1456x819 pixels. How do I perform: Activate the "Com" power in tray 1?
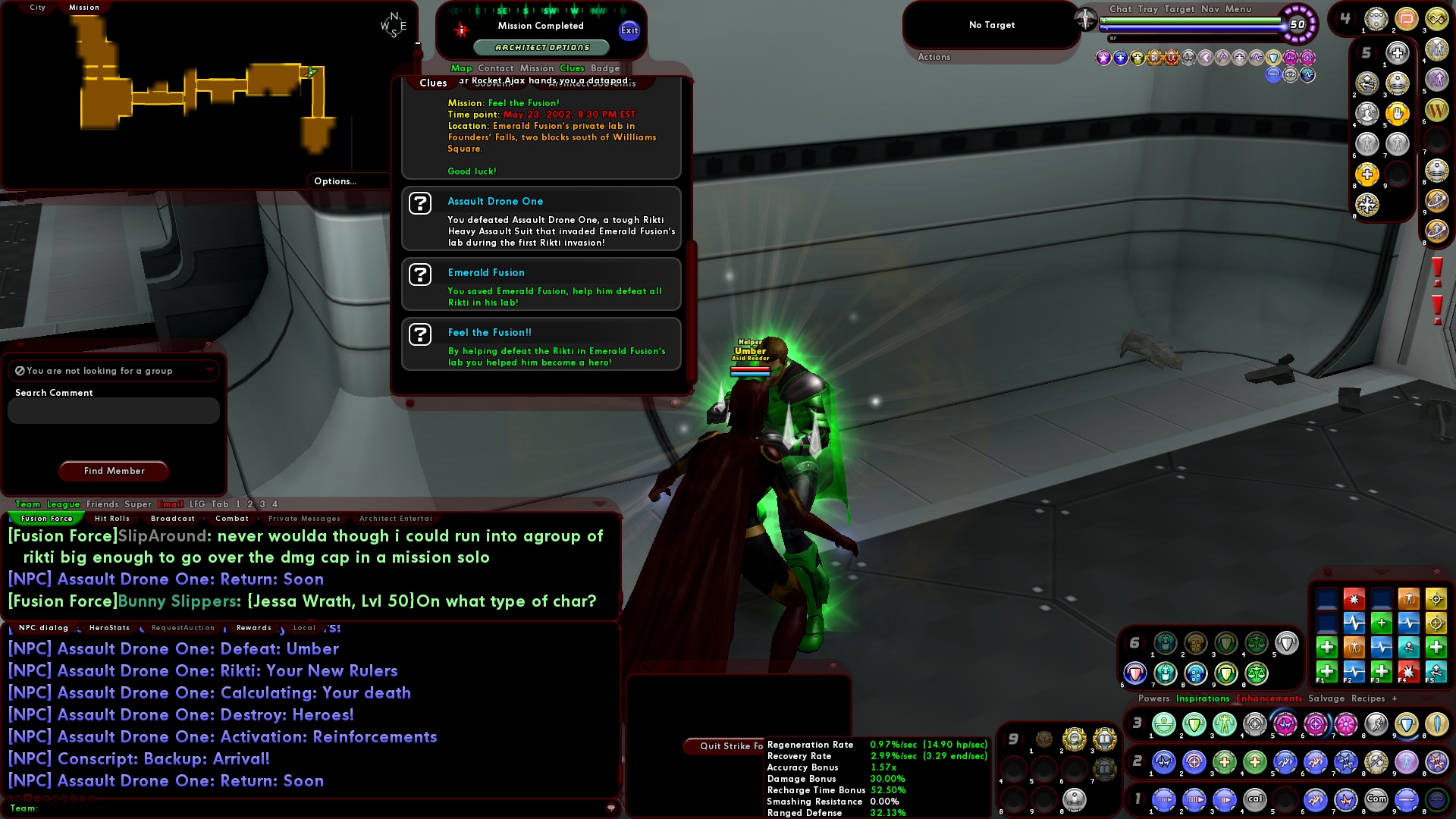point(1377,799)
